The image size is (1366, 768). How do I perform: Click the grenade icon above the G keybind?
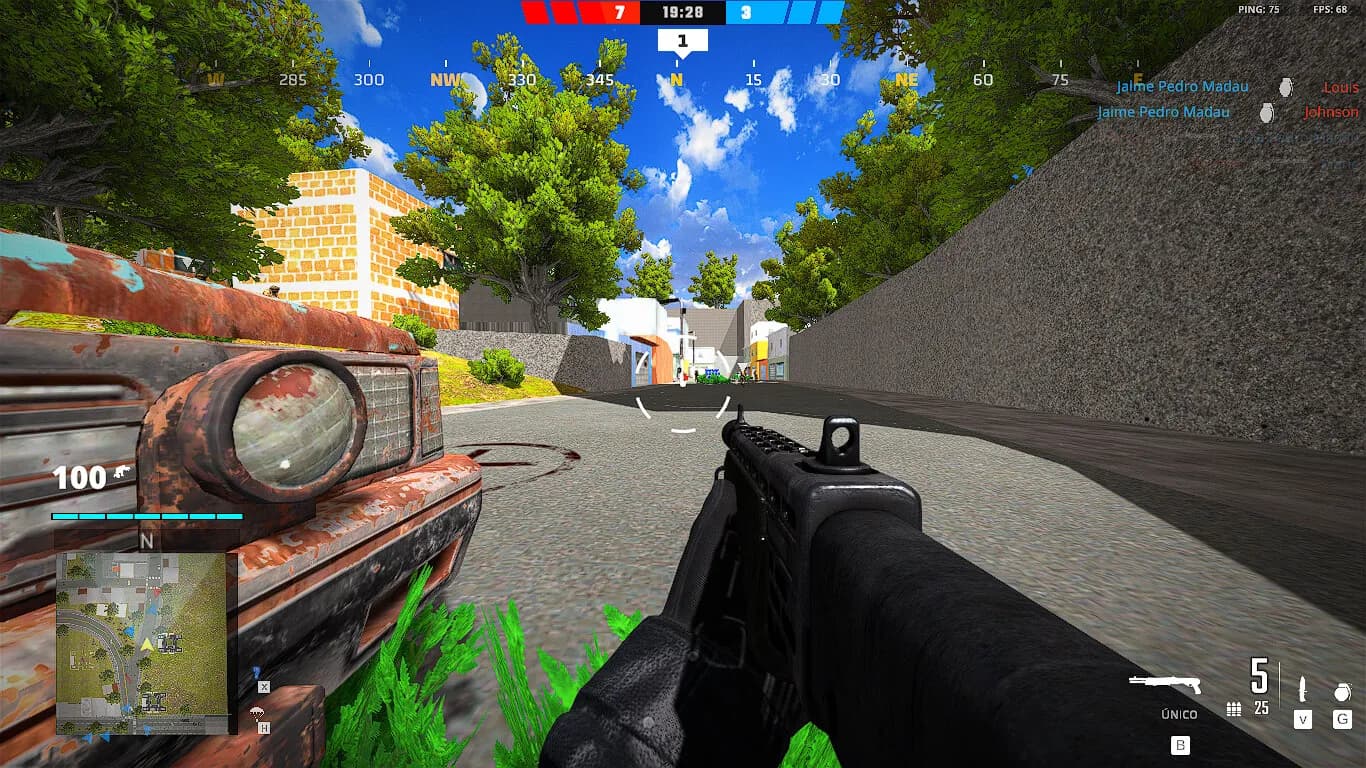(1342, 692)
